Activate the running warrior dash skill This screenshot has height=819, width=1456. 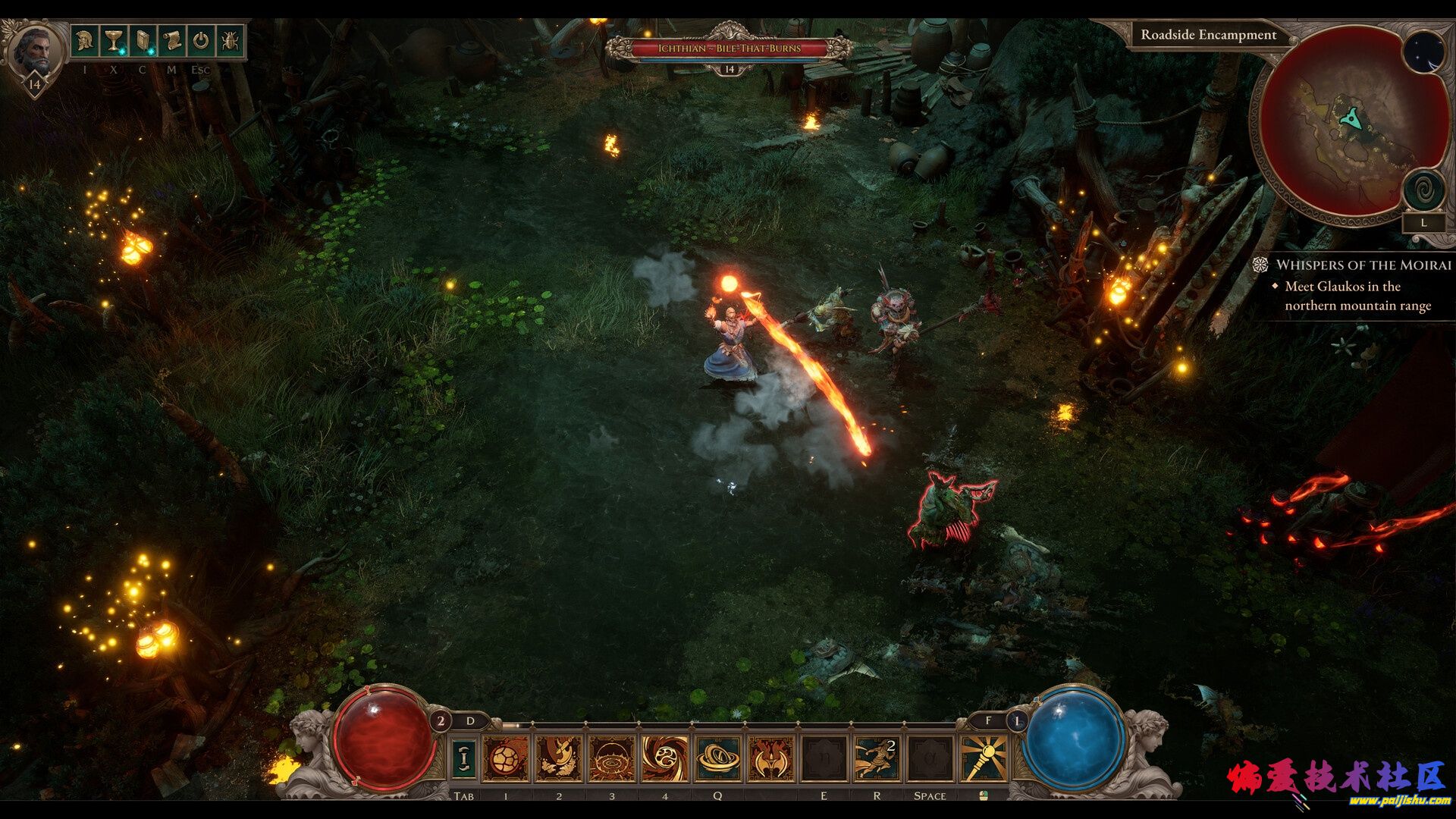(877, 758)
